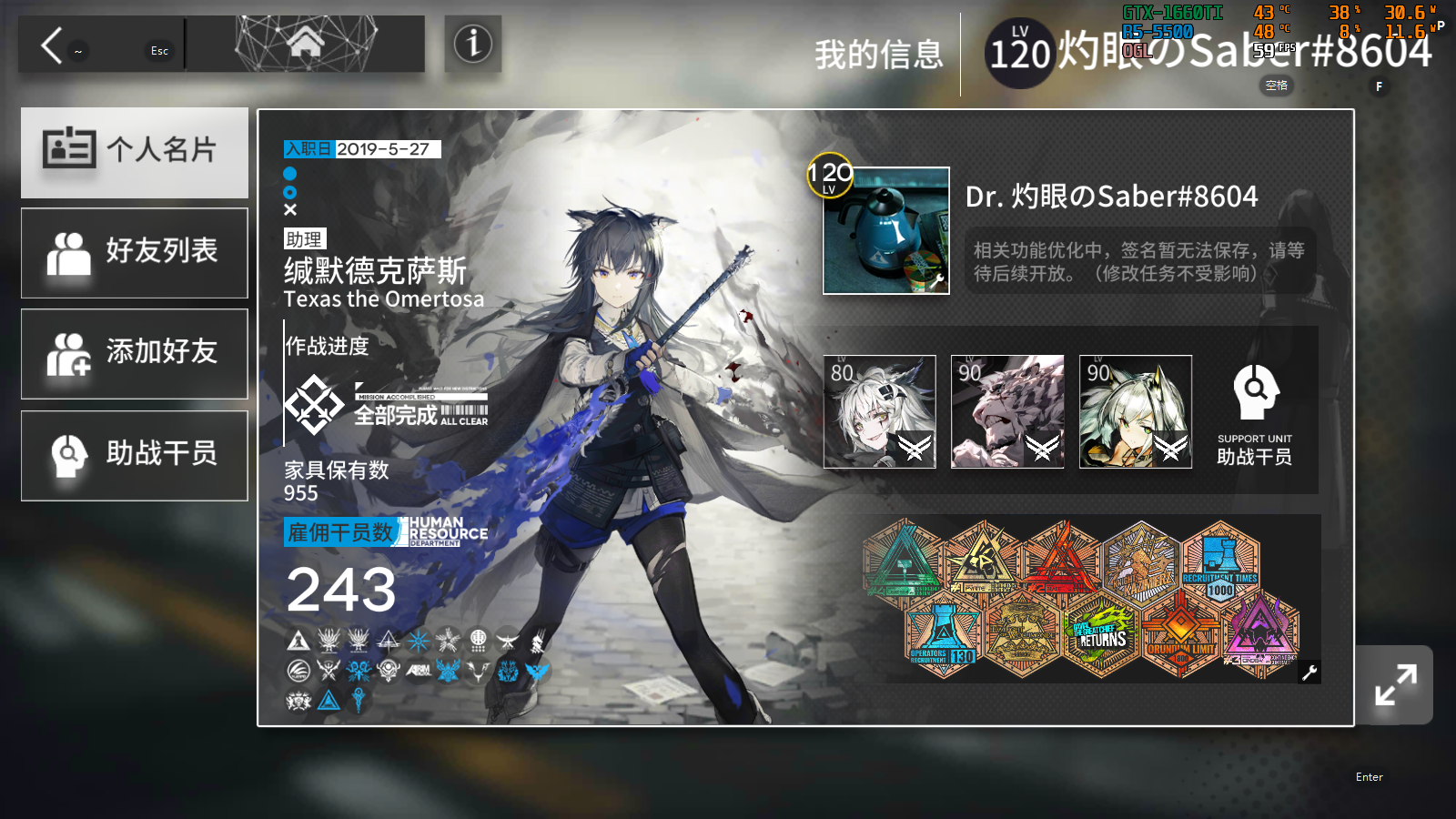
Task: Click the back arrow labeled Esc
Action: (x=52, y=43)
